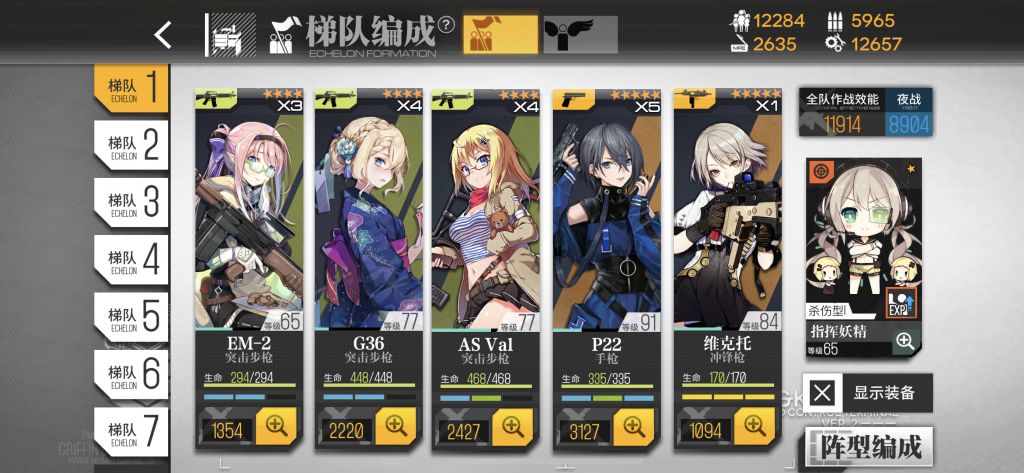Select the yellow echelon flag tab
This screenshot has width=1024, height=473.
[499, 35]
